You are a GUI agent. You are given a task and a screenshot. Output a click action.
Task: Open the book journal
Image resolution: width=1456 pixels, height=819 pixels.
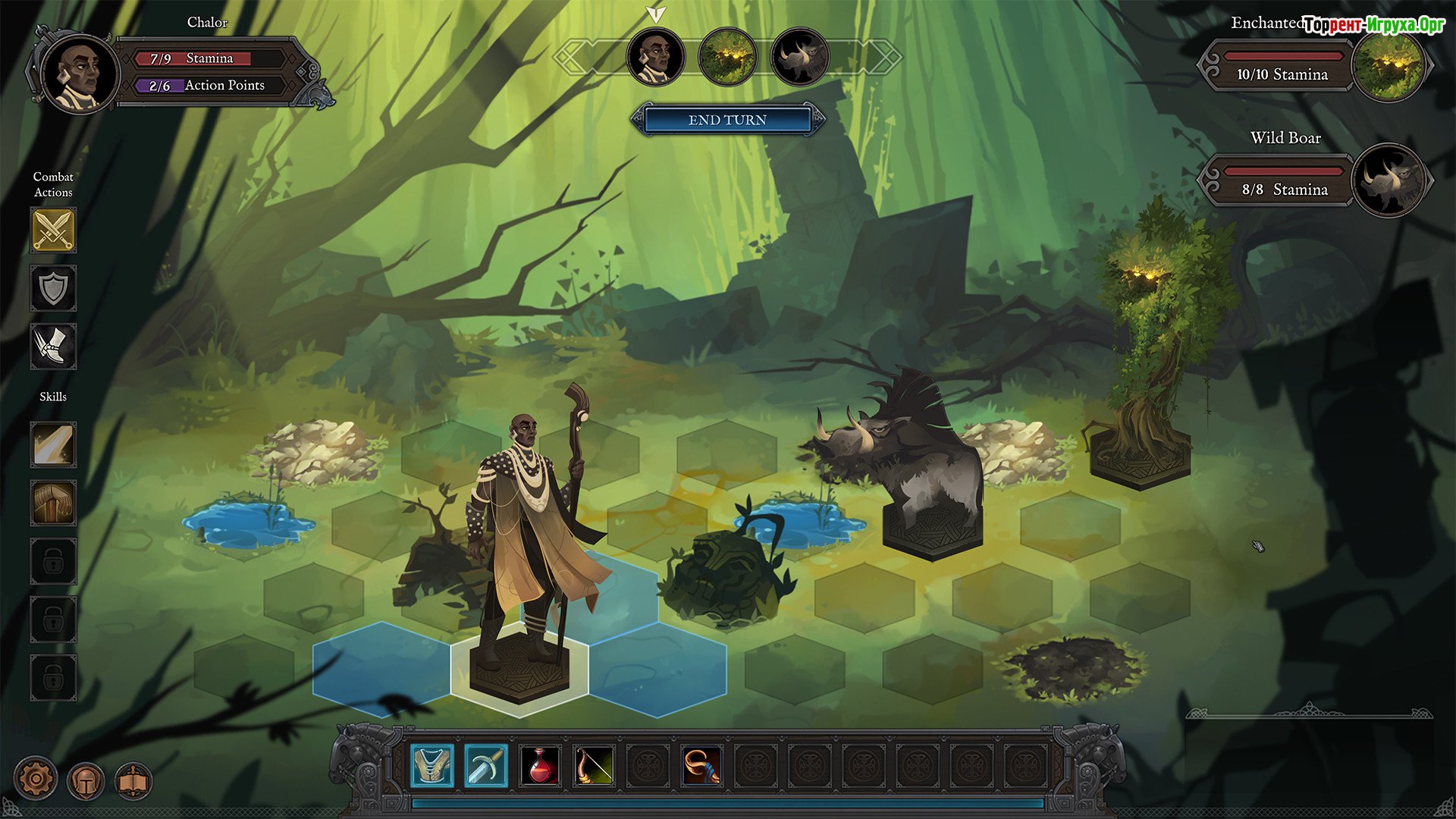click(x=133, y=780)
